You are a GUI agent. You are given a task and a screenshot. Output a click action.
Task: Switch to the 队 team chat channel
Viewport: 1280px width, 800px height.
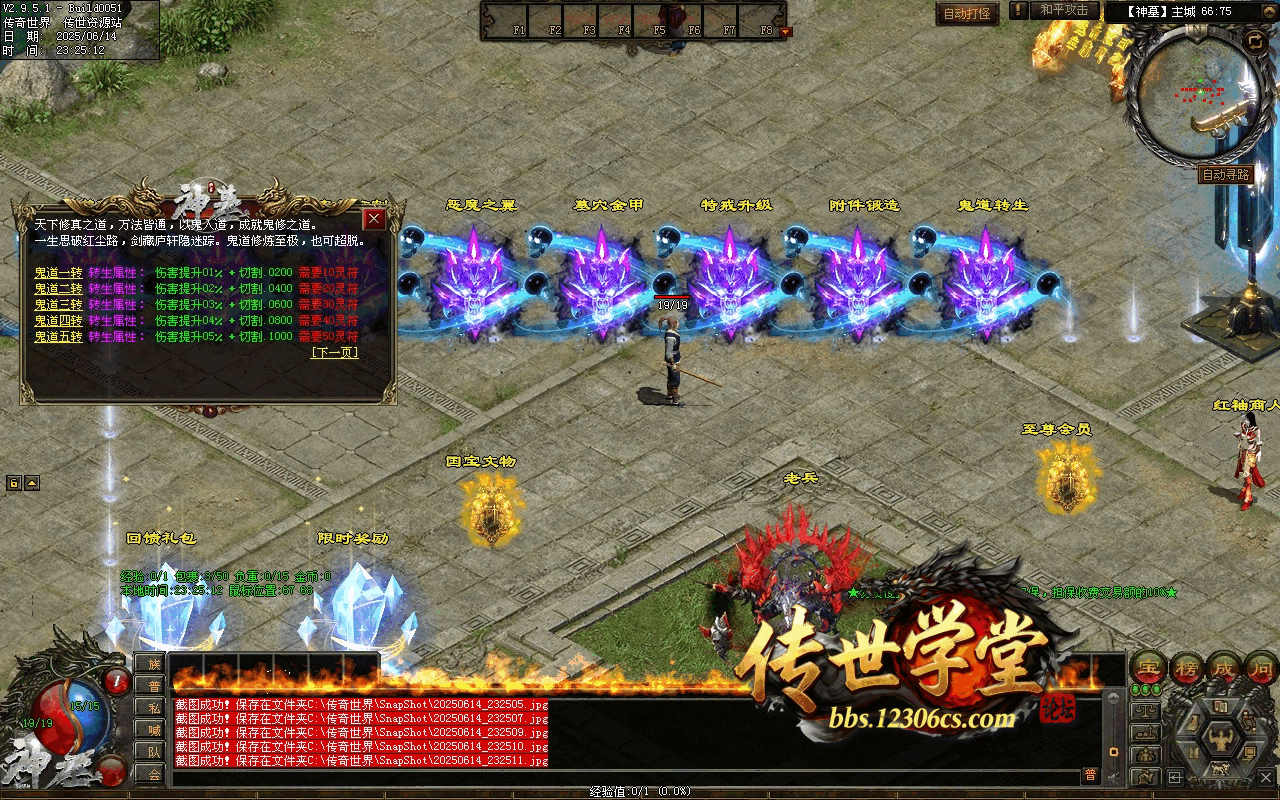click(149, 751)
